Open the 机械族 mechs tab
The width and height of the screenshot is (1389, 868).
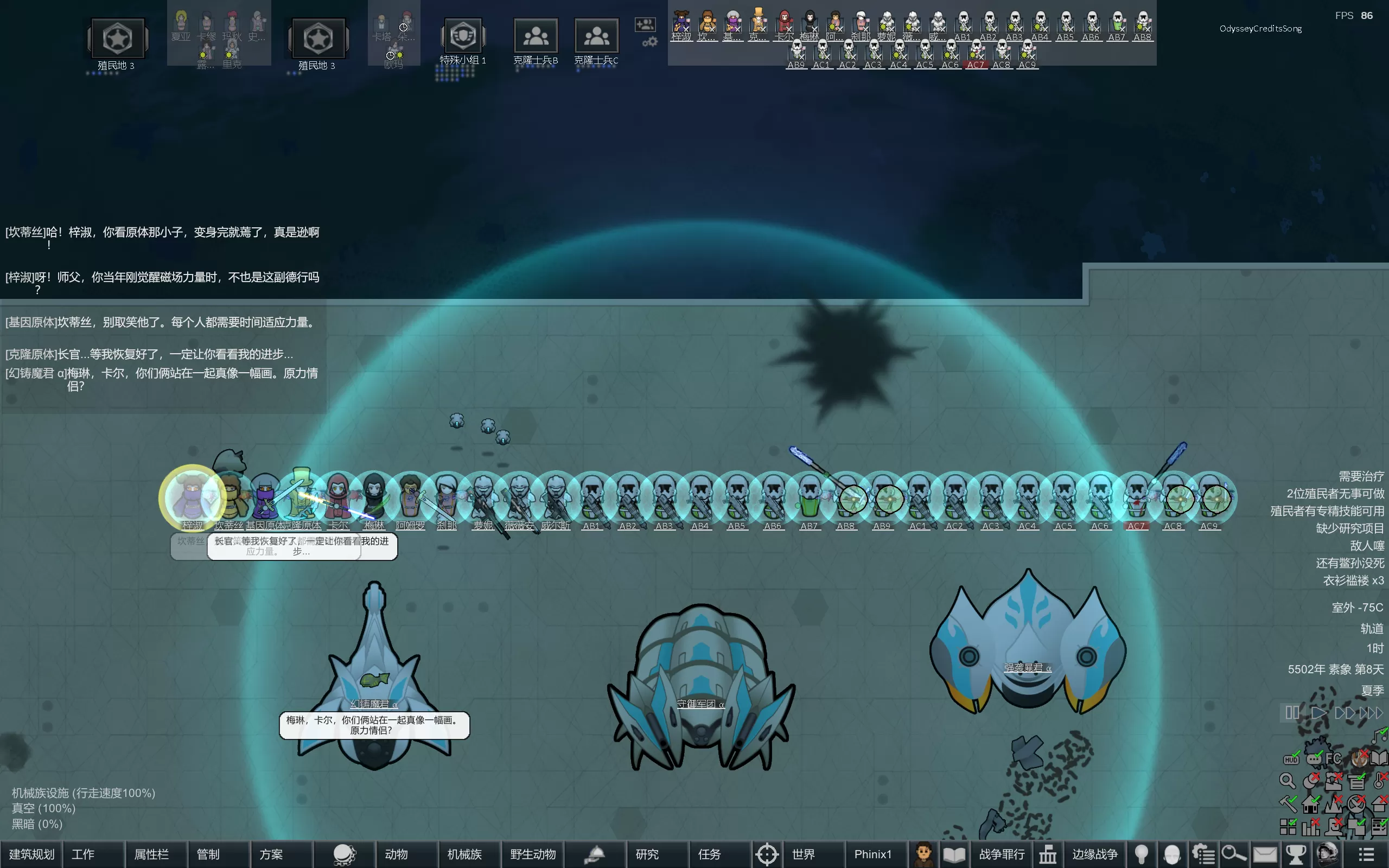464,854
